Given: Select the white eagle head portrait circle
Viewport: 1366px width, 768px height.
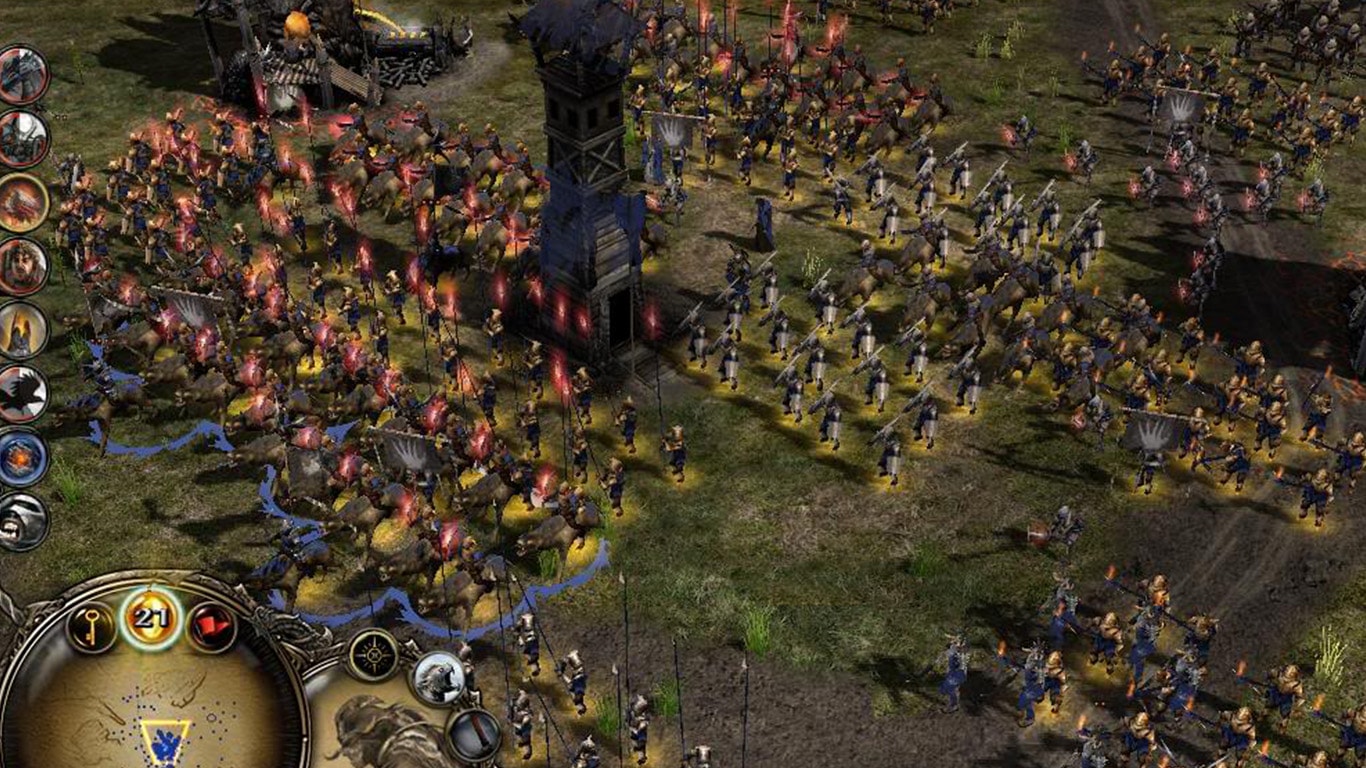Looking at the screenshot, I should (x=437, y=679).
